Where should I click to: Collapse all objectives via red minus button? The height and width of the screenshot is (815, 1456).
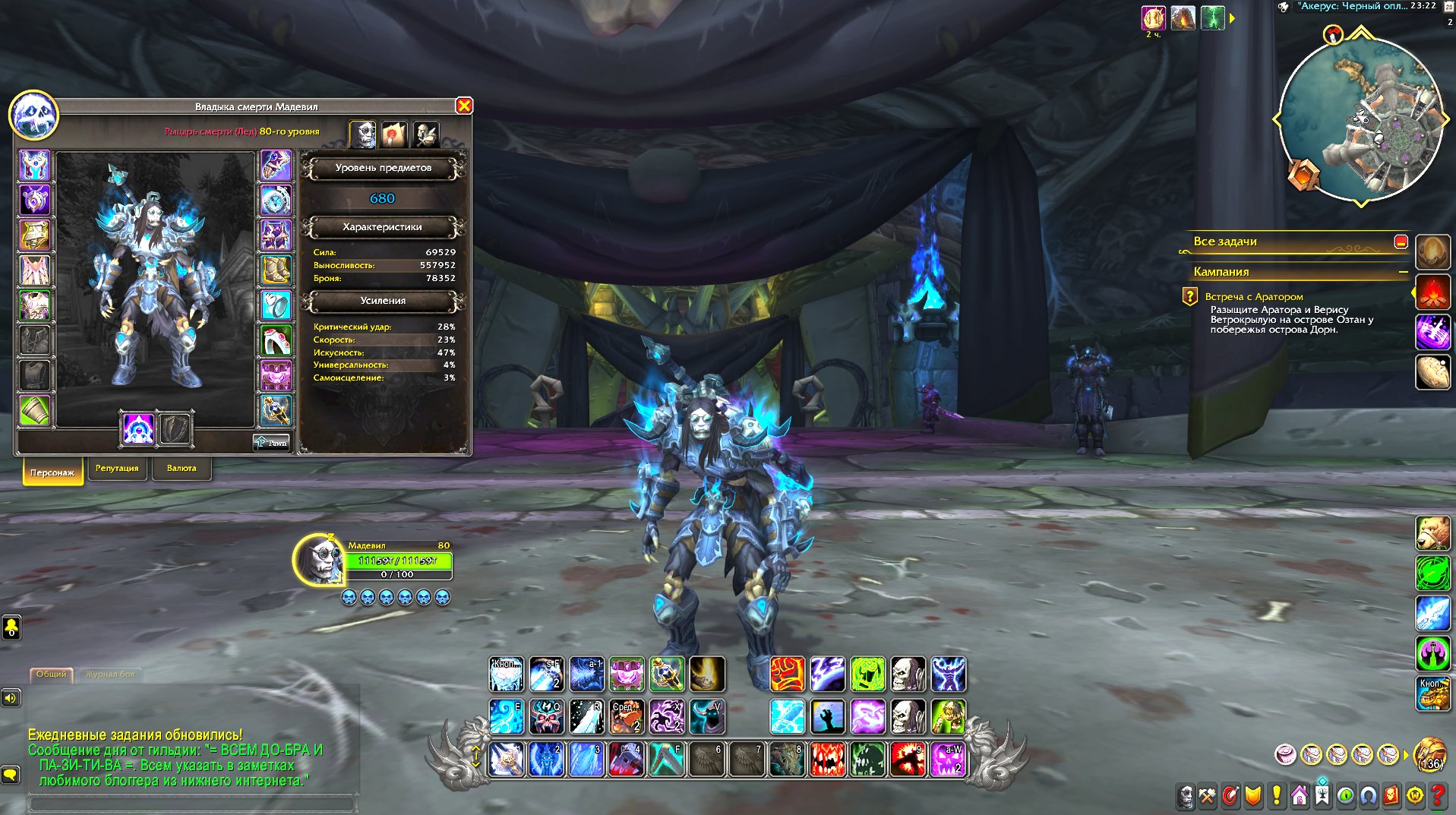tap(1400, 242)
